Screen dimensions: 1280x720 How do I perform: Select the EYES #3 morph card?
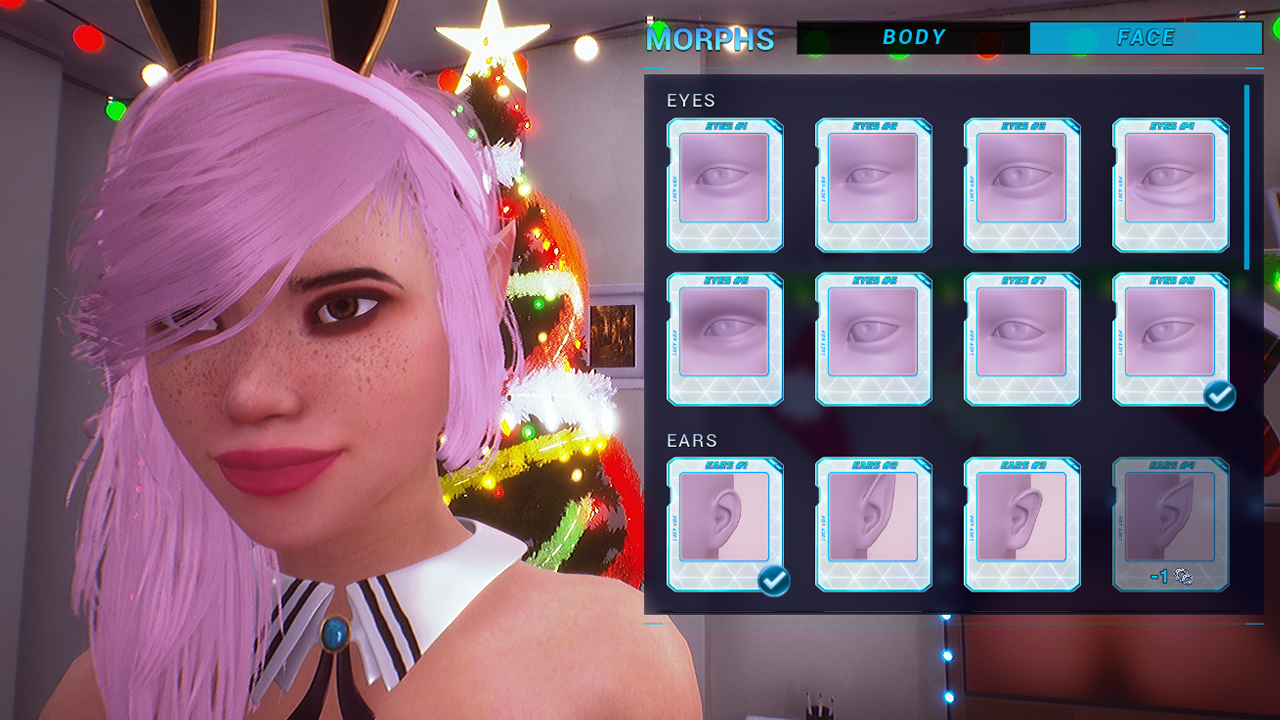pyautogui.click(x=1022, y=185)
